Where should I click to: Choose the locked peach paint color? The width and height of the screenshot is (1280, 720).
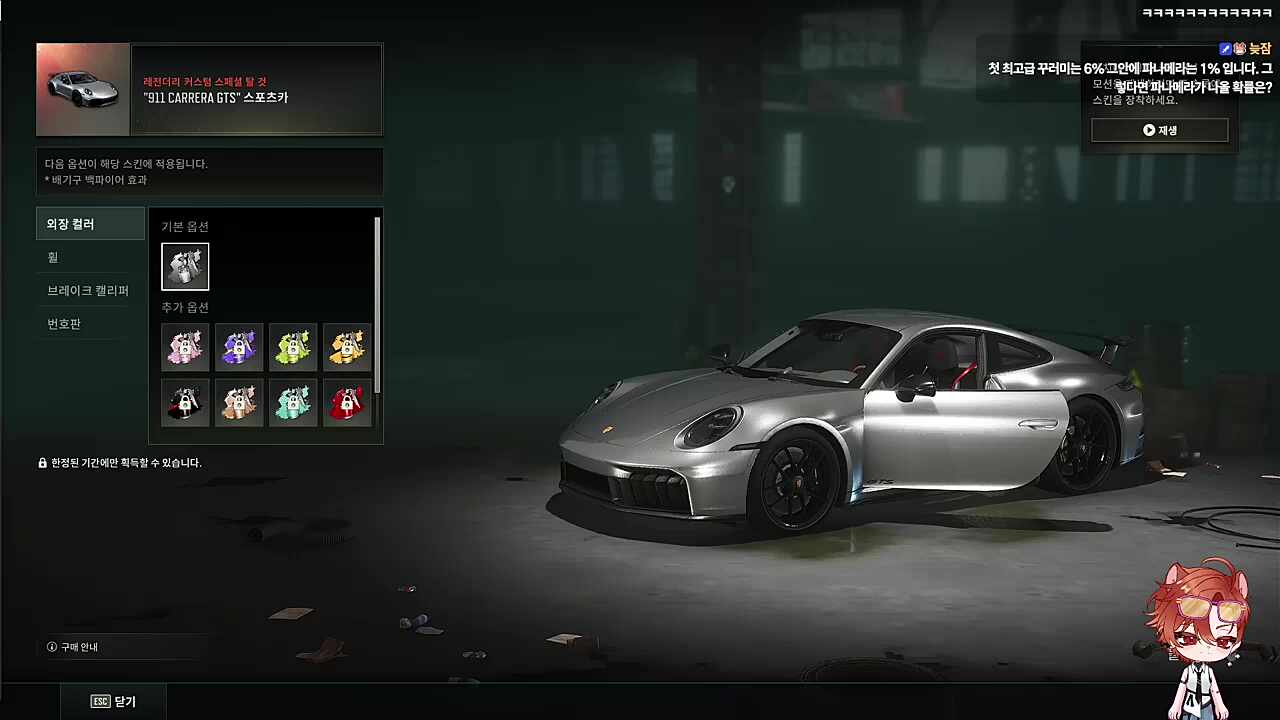coord(239,402)
